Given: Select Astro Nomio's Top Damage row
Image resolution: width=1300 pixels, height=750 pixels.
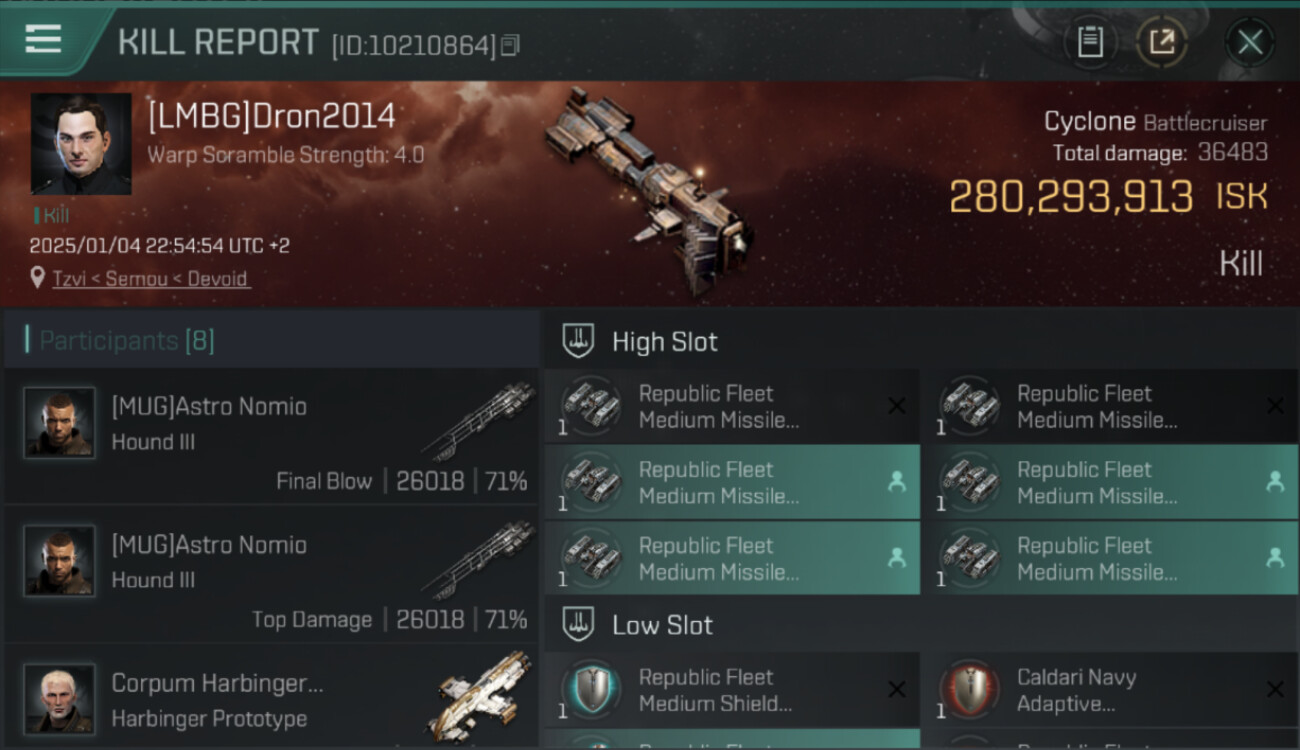Looking at the screenshot, I should (x=272, y=574).
